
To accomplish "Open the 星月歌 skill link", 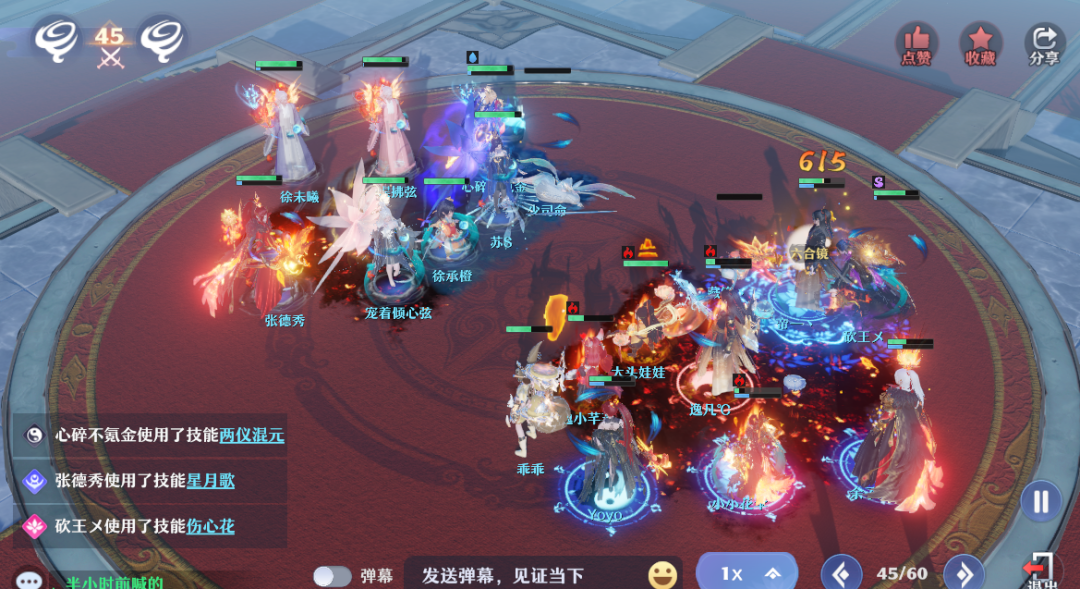I will tap(210, 481).
